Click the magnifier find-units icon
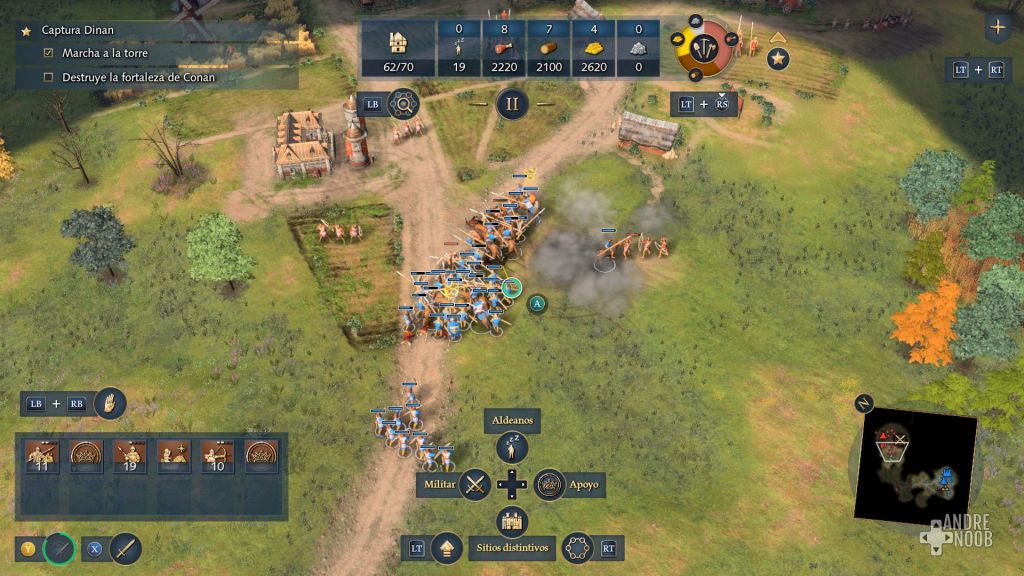 pos(403,103)
